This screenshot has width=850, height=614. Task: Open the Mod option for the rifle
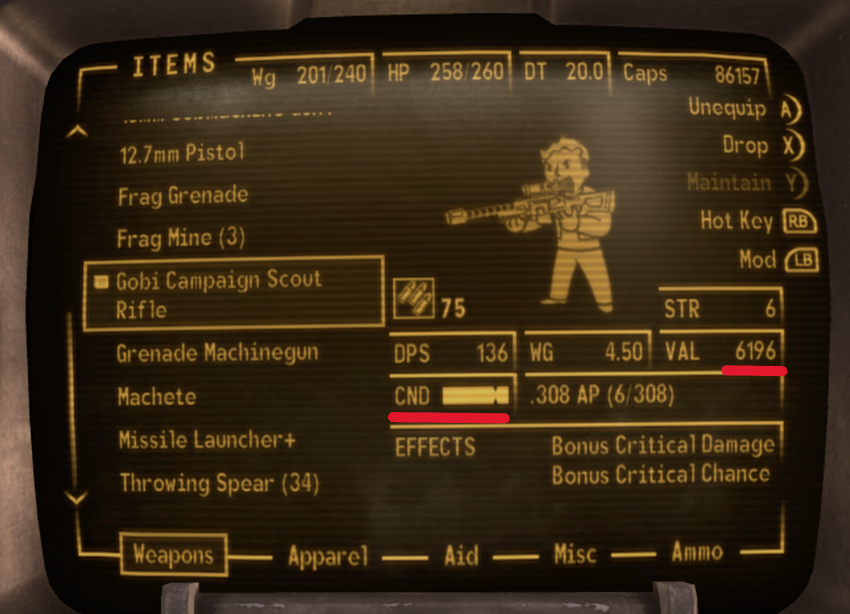coord(770,260)
